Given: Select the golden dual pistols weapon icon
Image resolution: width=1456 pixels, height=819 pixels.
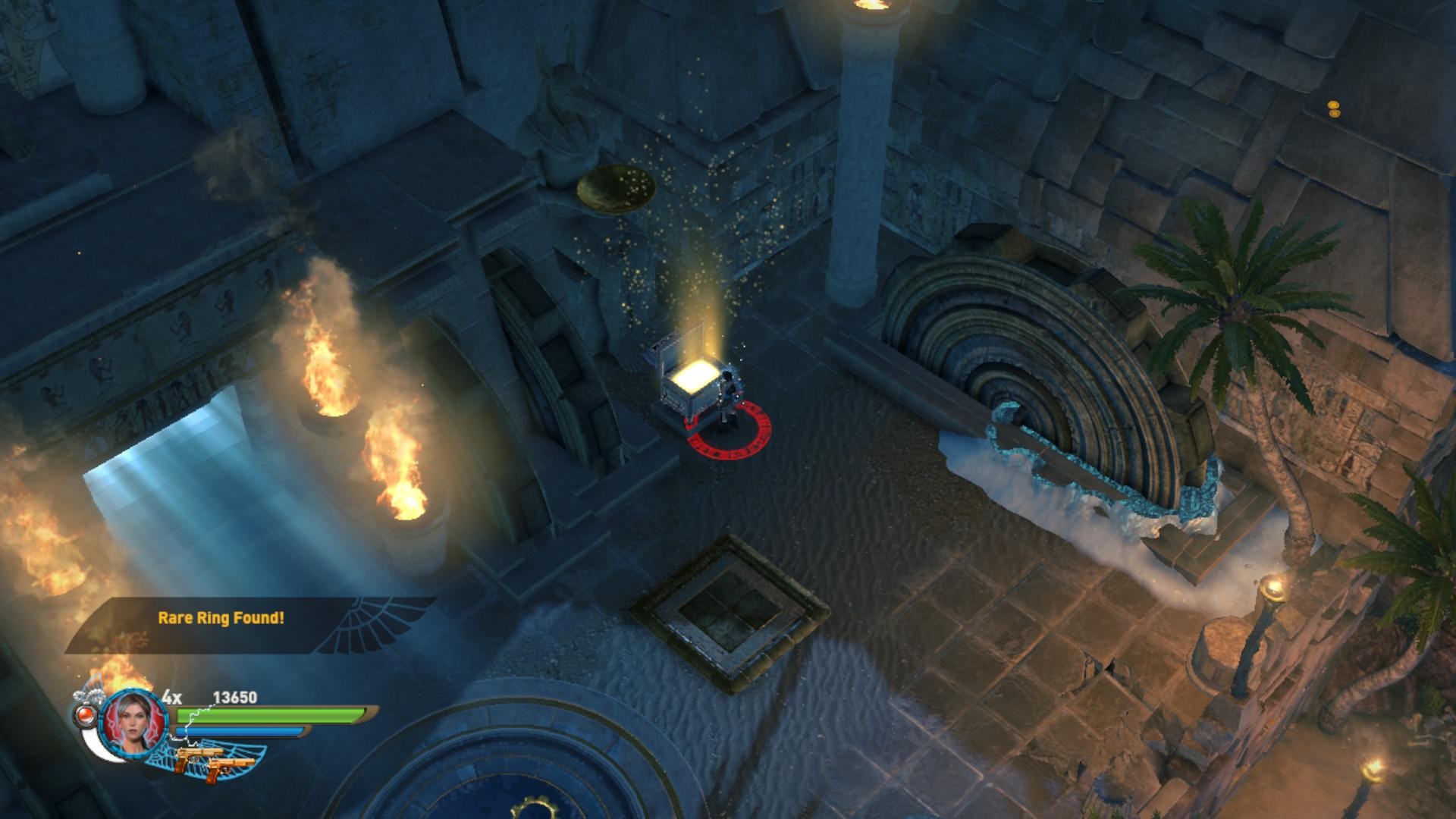Looking at the screenshot, I should pyautogui.click(x=214, y=761).
